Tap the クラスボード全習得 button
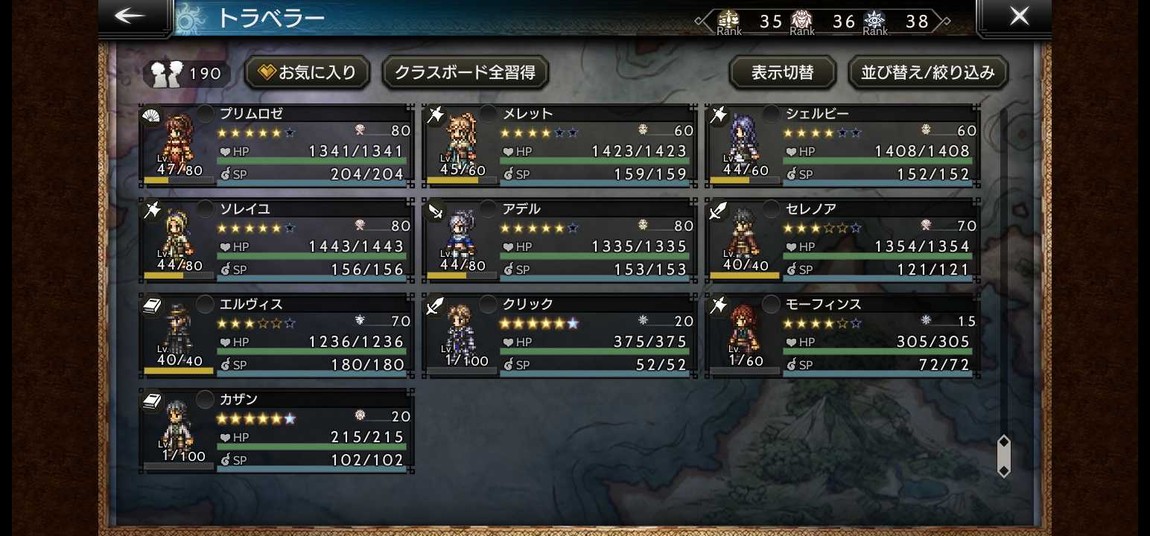The width and height of the screenshot is (1150, 536). pyautogui.click(x=465, y=73)
